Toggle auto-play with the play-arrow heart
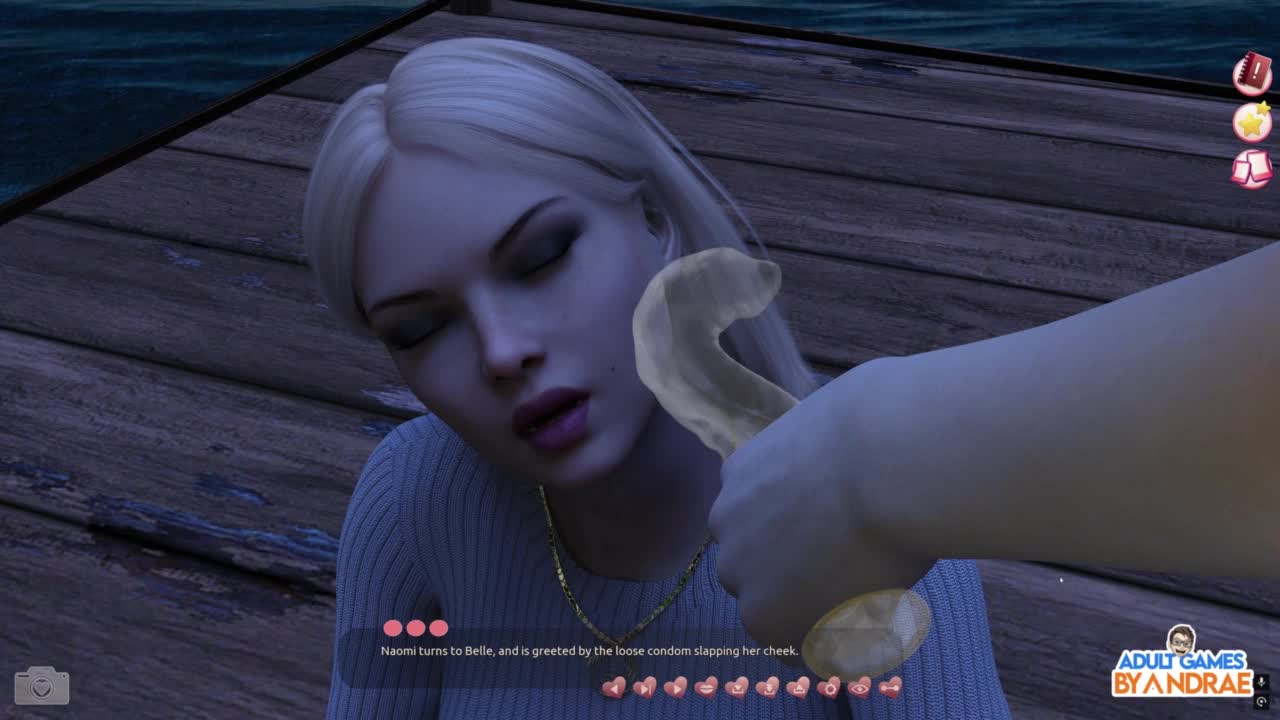1280x720 pixels. 675,687
